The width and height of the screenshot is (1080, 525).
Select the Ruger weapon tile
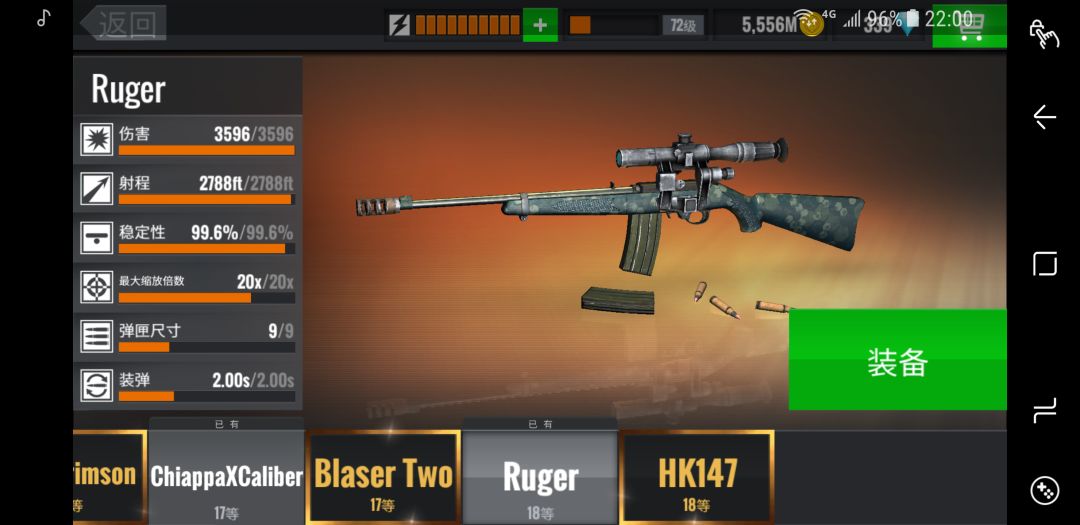540,477
